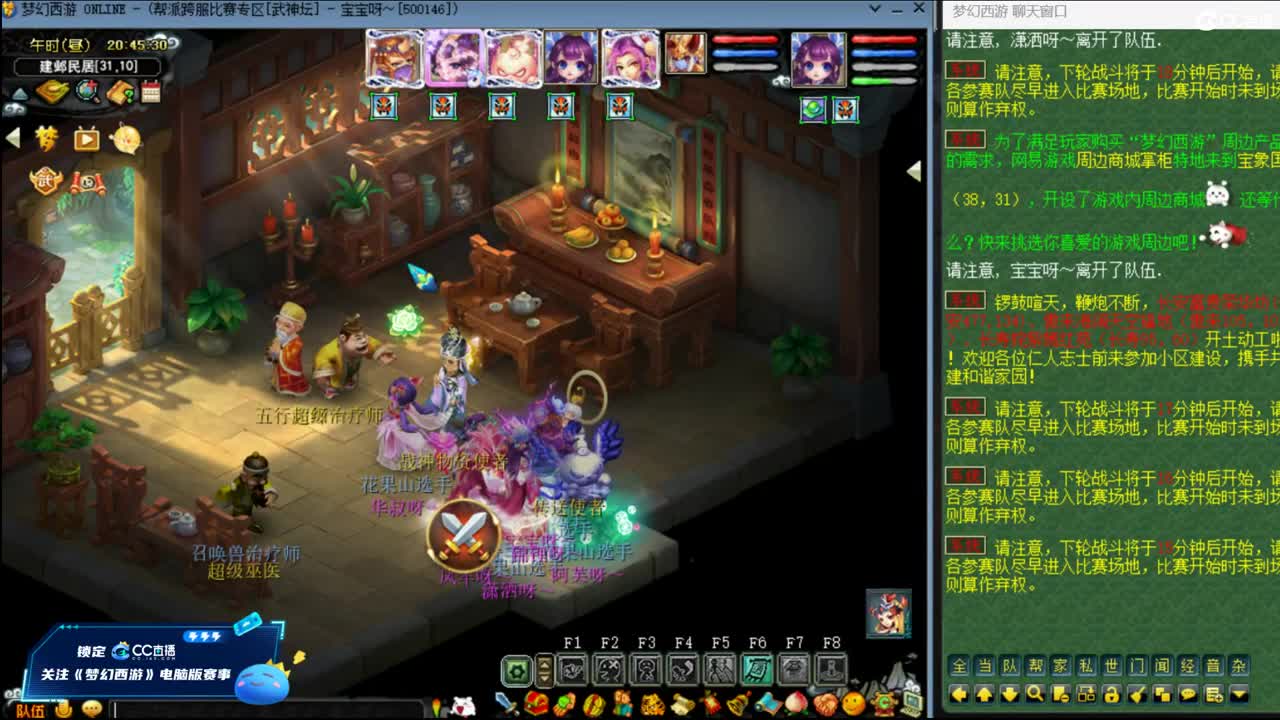
Task: Toggle the 队 team chat channel
Action: pos(1010,664)
